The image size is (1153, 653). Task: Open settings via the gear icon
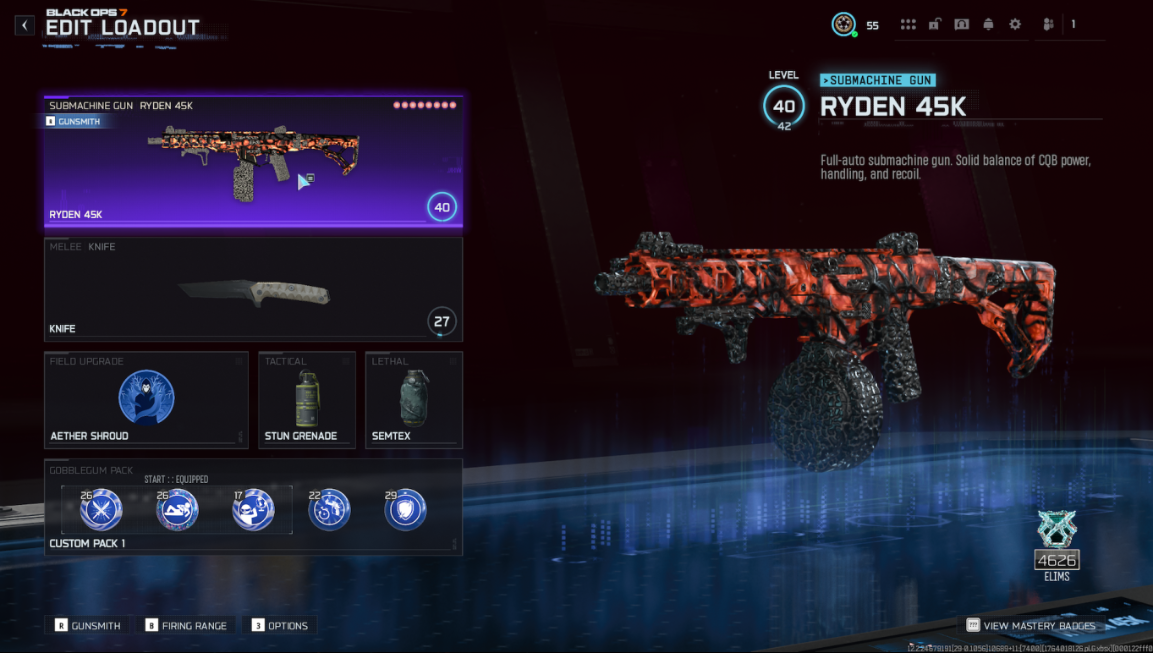click(1015, 25)
